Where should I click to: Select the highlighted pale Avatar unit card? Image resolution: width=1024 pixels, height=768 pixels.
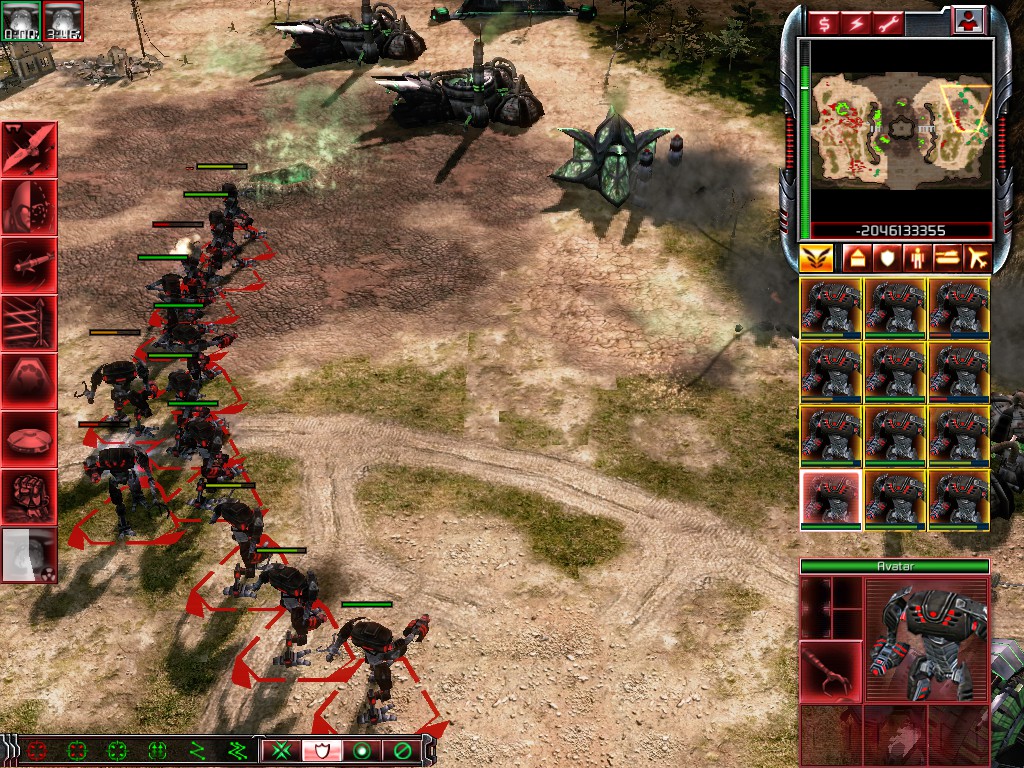[x=830, y=499]
